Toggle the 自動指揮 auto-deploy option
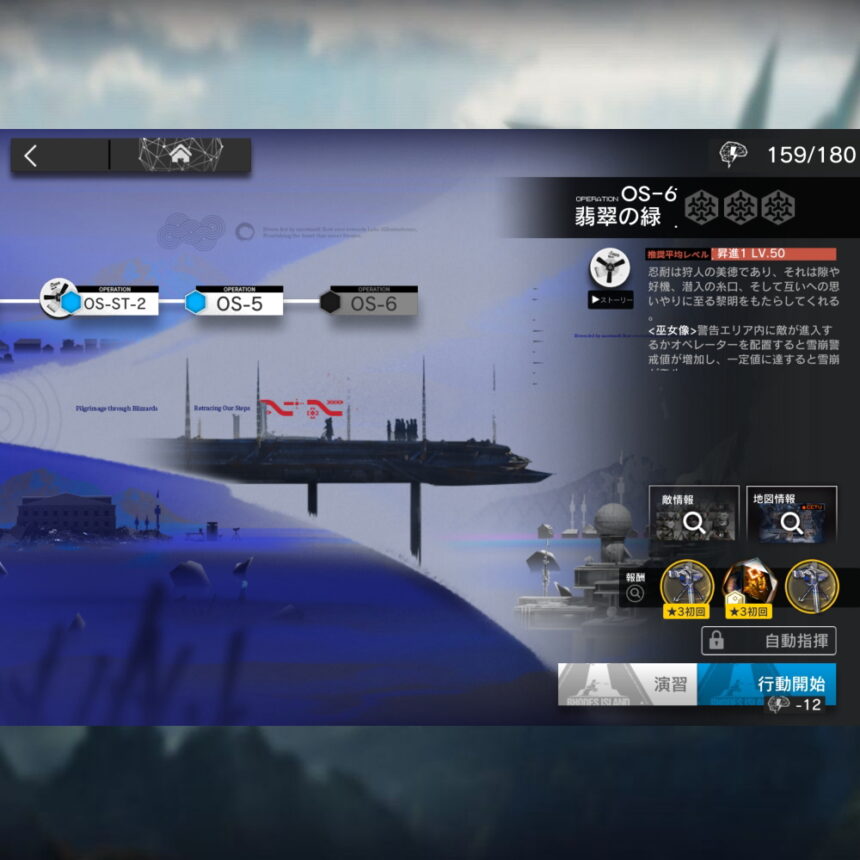Image resolution: width=860 pixels, height=860 pixels. (768, 640)
